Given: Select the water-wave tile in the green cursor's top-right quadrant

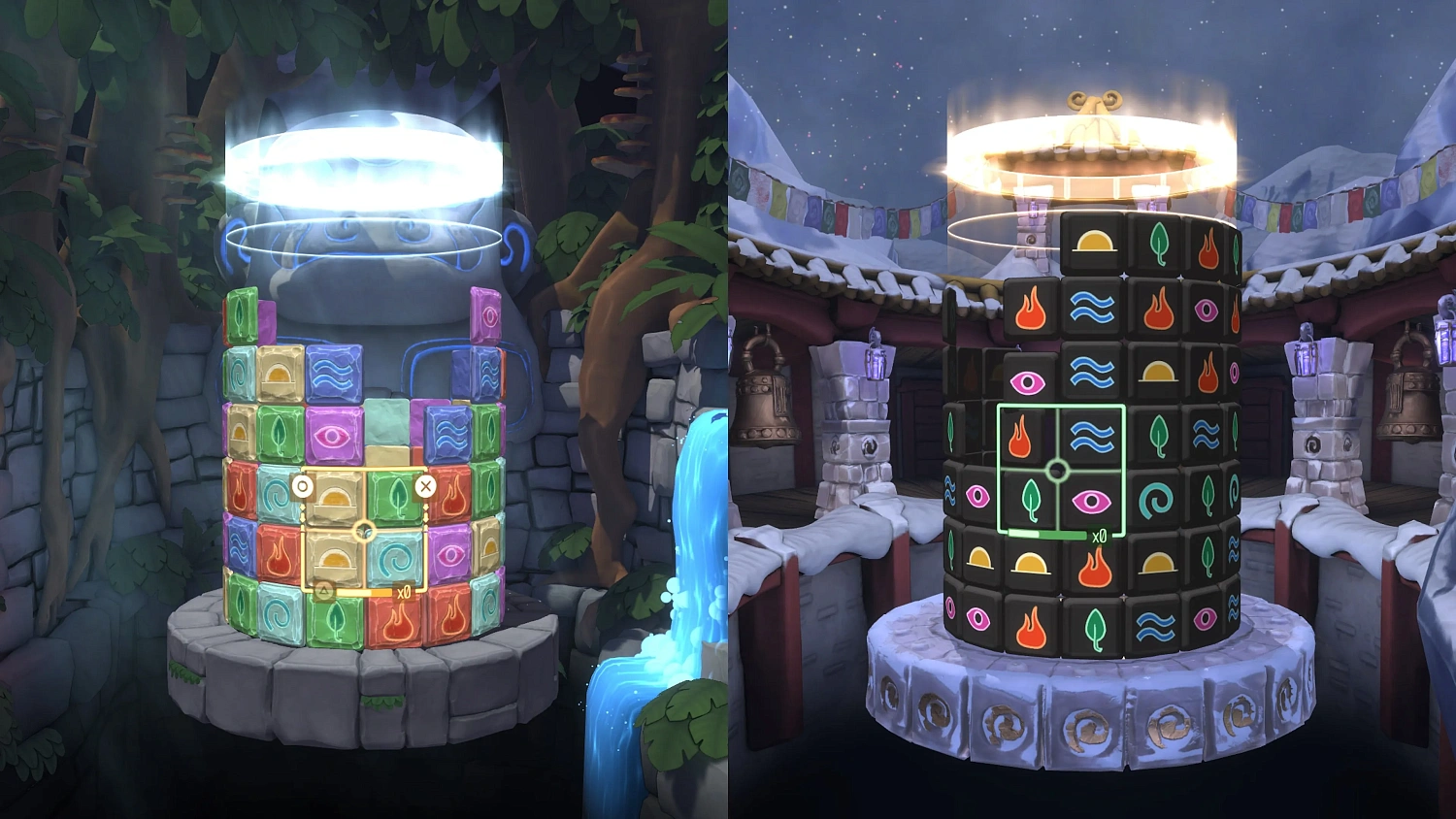Looking at the screenshot, I should coord(1090,437).
